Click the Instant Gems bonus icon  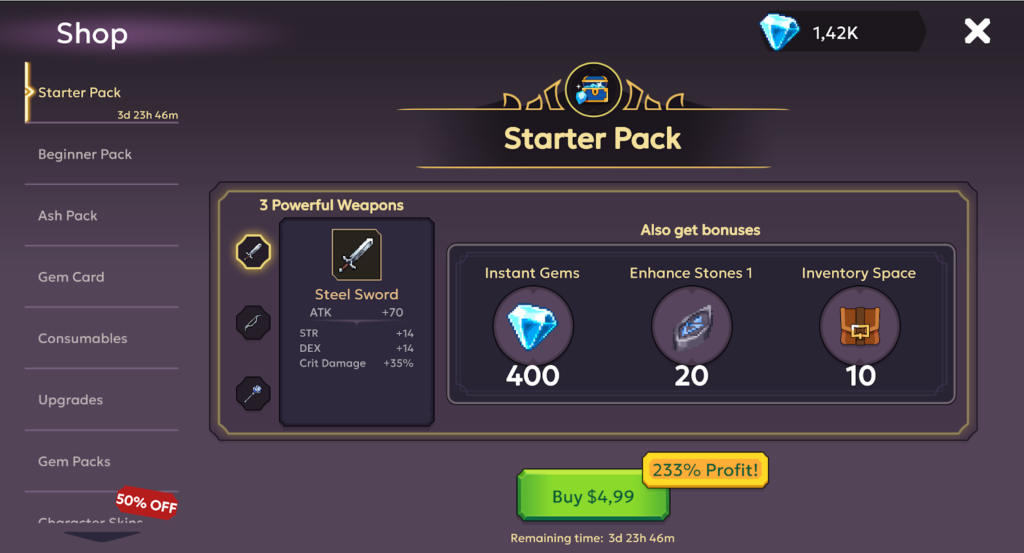[532, 327]
